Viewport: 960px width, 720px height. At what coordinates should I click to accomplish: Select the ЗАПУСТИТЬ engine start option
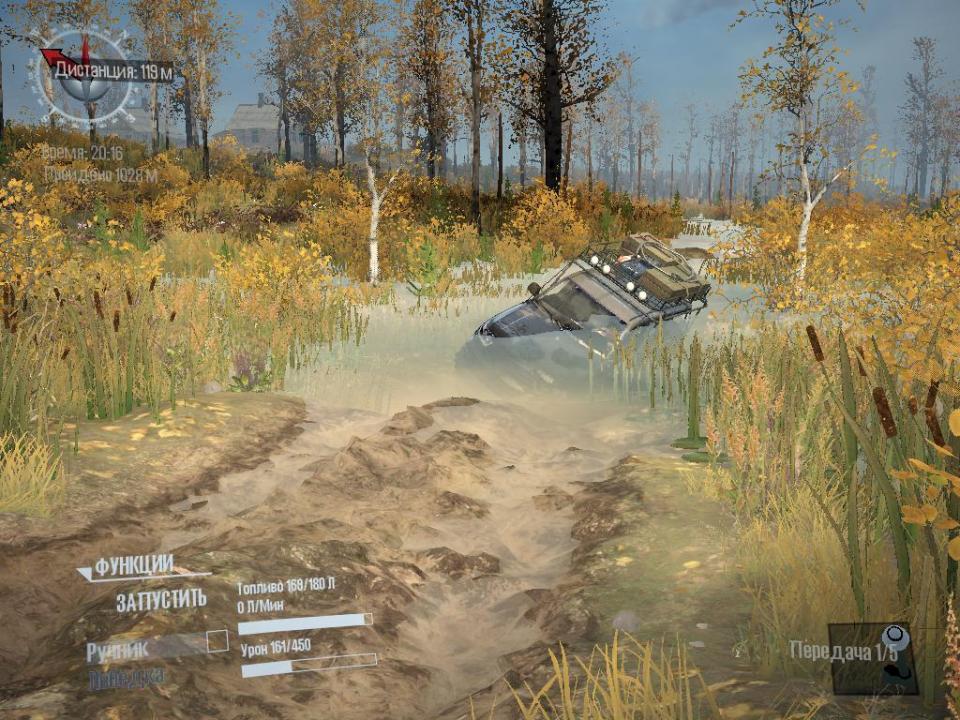[161, 600]
